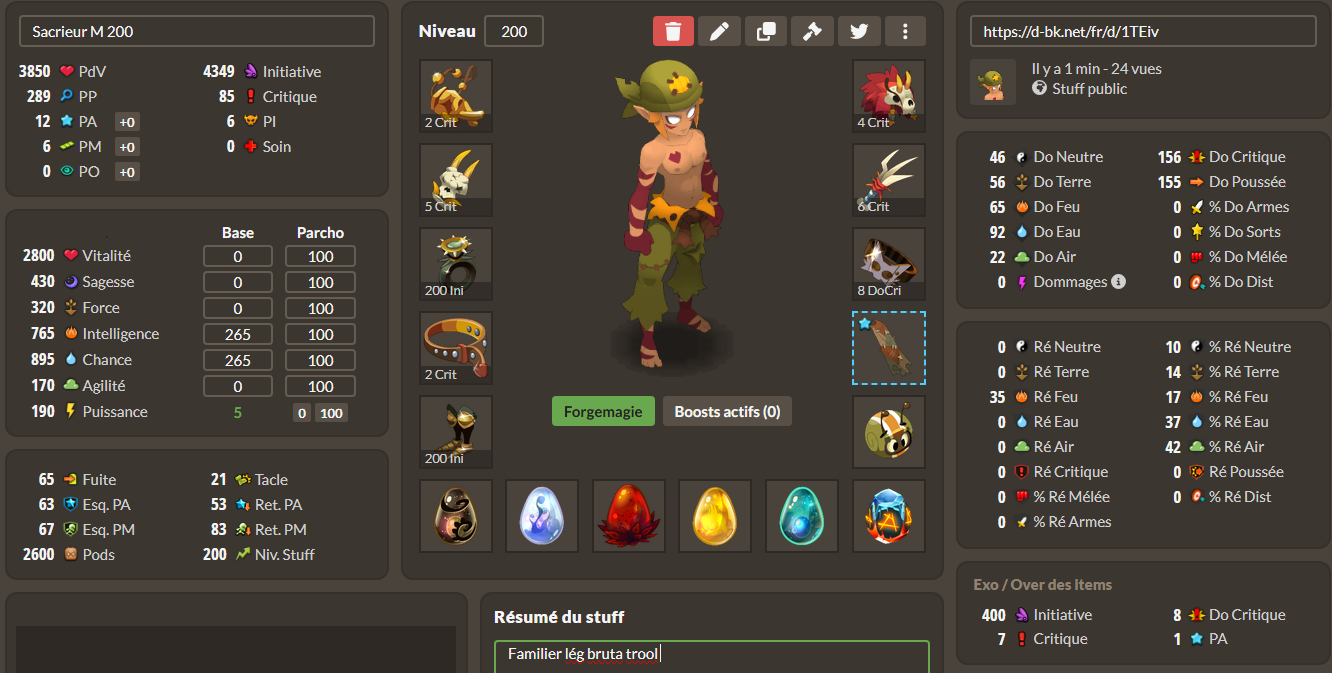1332x673 pixels.
Task: Click the Résumé du stuff text field
Action: coord(711,655)
